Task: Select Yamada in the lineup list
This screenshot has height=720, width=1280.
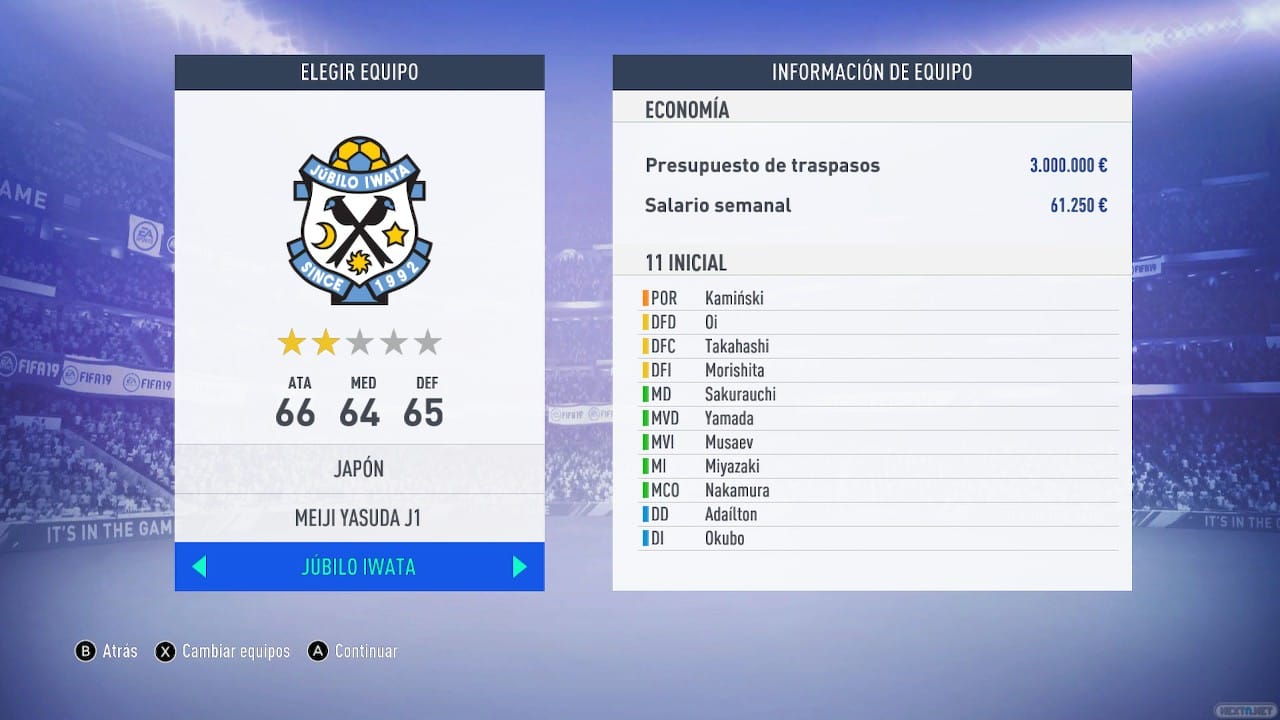Action: click(729, 418)
